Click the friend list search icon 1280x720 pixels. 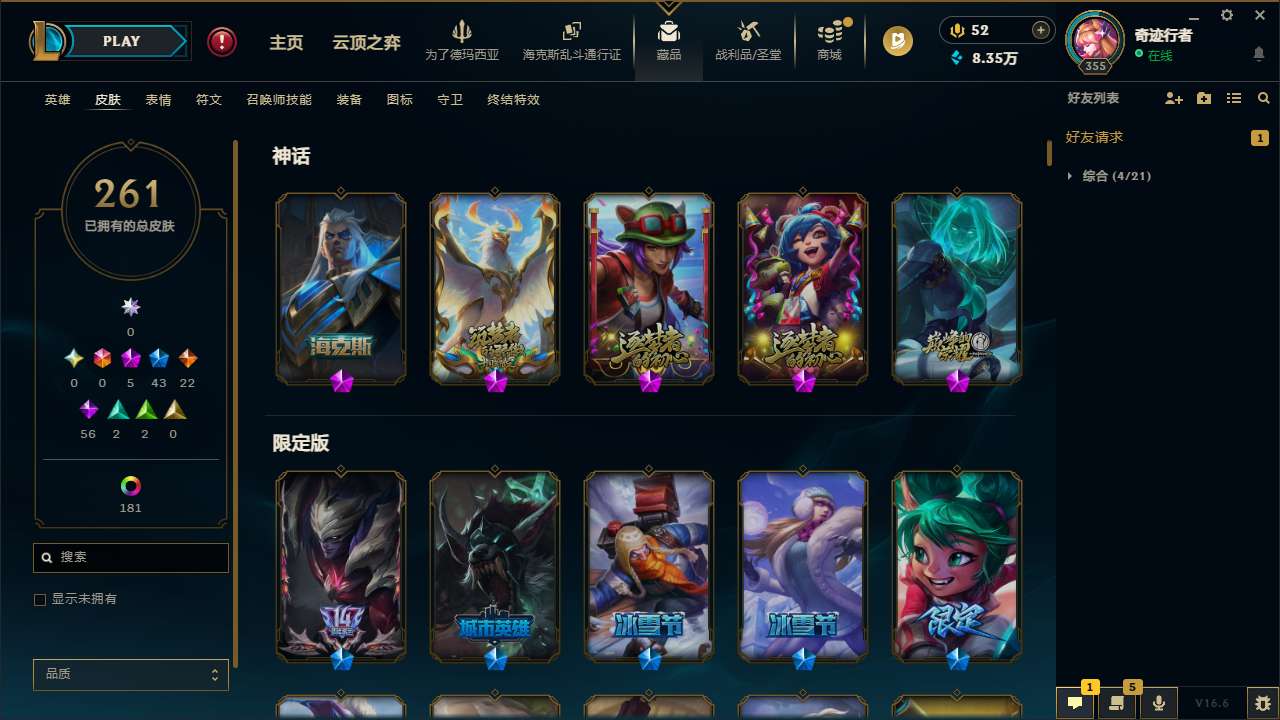pos(1263,98)
